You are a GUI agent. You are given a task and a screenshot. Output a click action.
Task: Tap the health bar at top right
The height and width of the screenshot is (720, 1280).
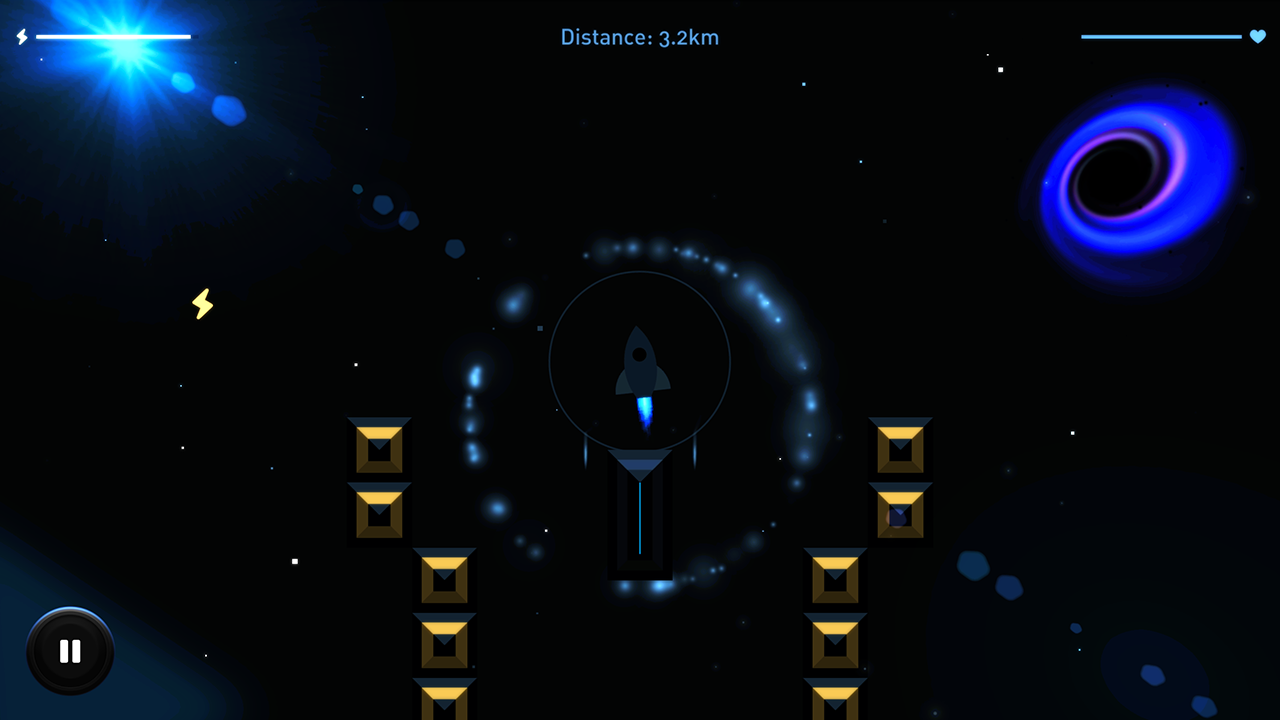(x=1160, y=35)
